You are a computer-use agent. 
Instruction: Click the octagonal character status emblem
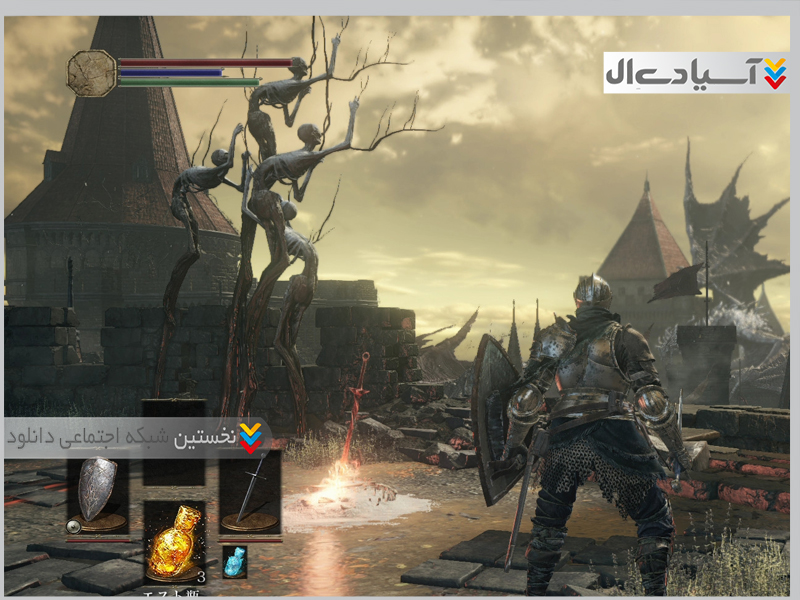pos(92,74)
